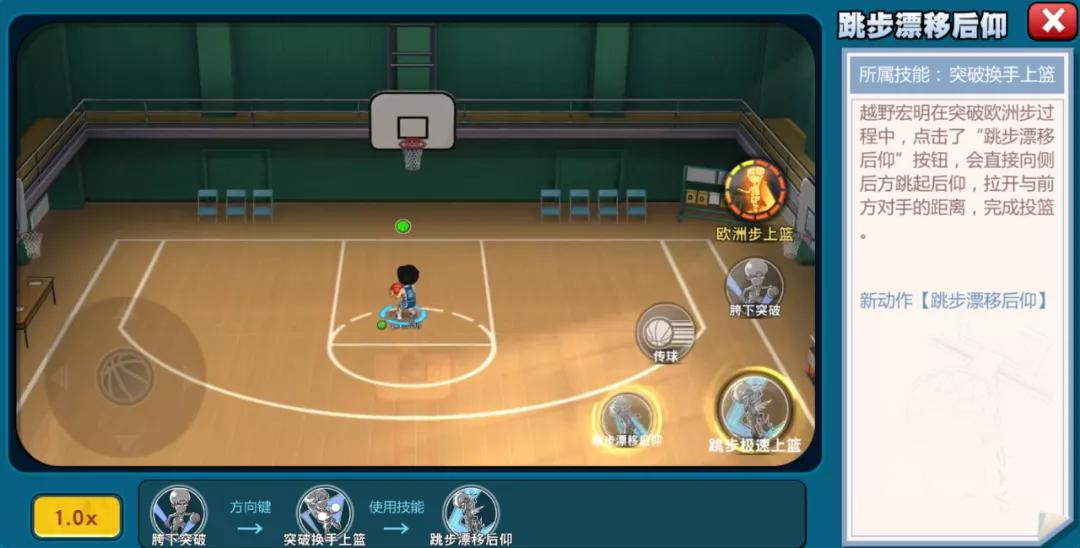
Task: Trigger the 跳步漂移后仰 skill button
Action: (x=628, y=414)
